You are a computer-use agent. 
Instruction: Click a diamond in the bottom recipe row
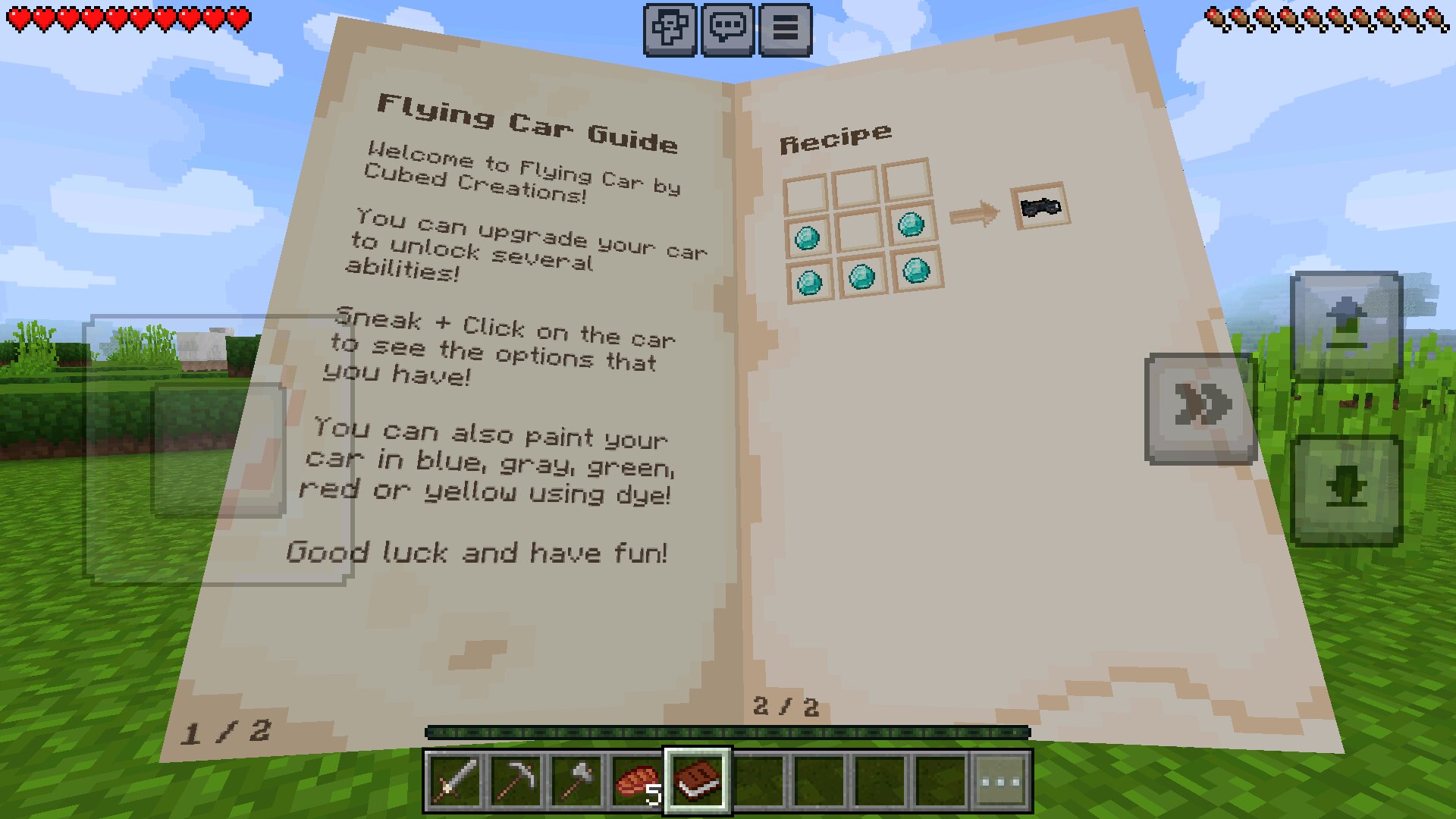[861, 277]
